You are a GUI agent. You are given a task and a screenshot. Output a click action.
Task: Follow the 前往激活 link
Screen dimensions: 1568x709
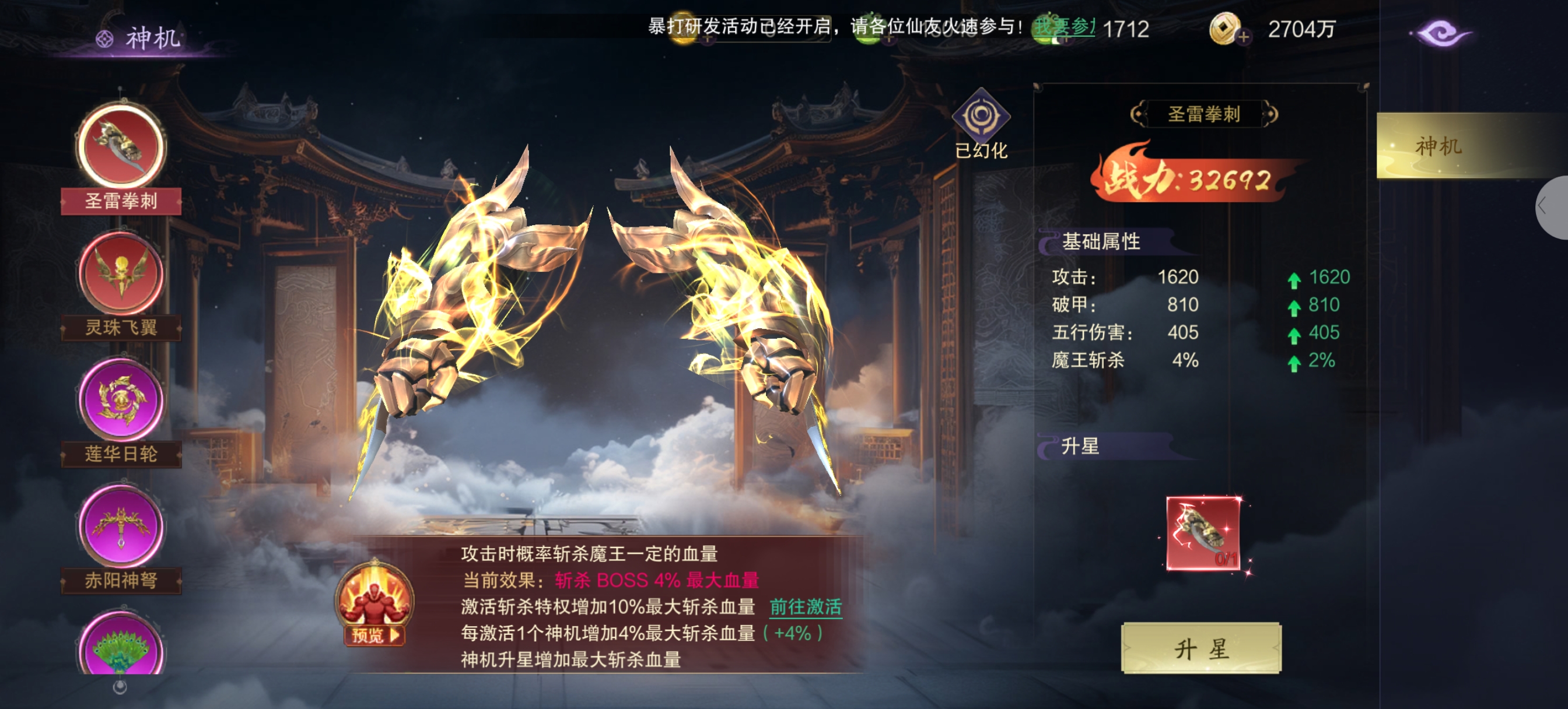click(x=806, y=607)
